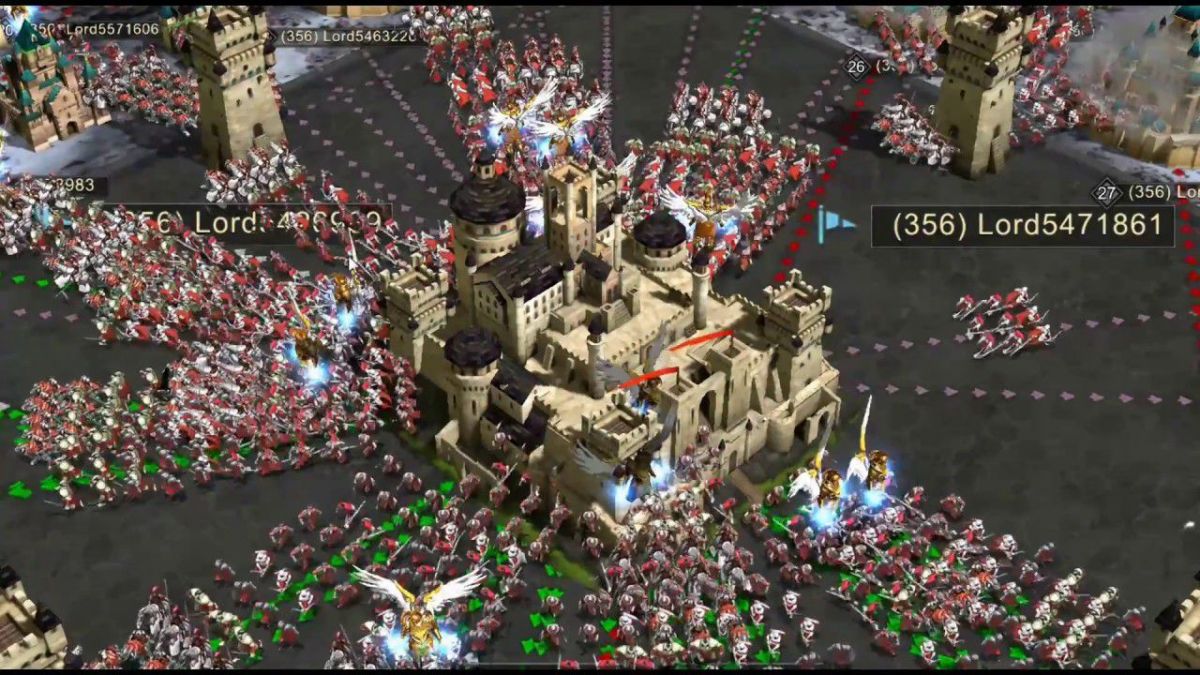Image resolution: width=1200 pixels, height=675 pixels.
Task: Click the blue flag marker beside Lord5471861
Action: point(833,225)
